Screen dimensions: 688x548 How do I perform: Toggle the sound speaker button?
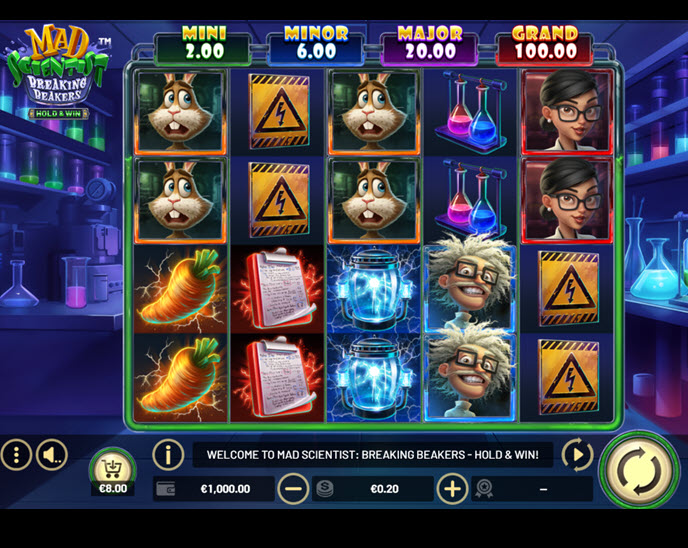[x=51, y=456]
